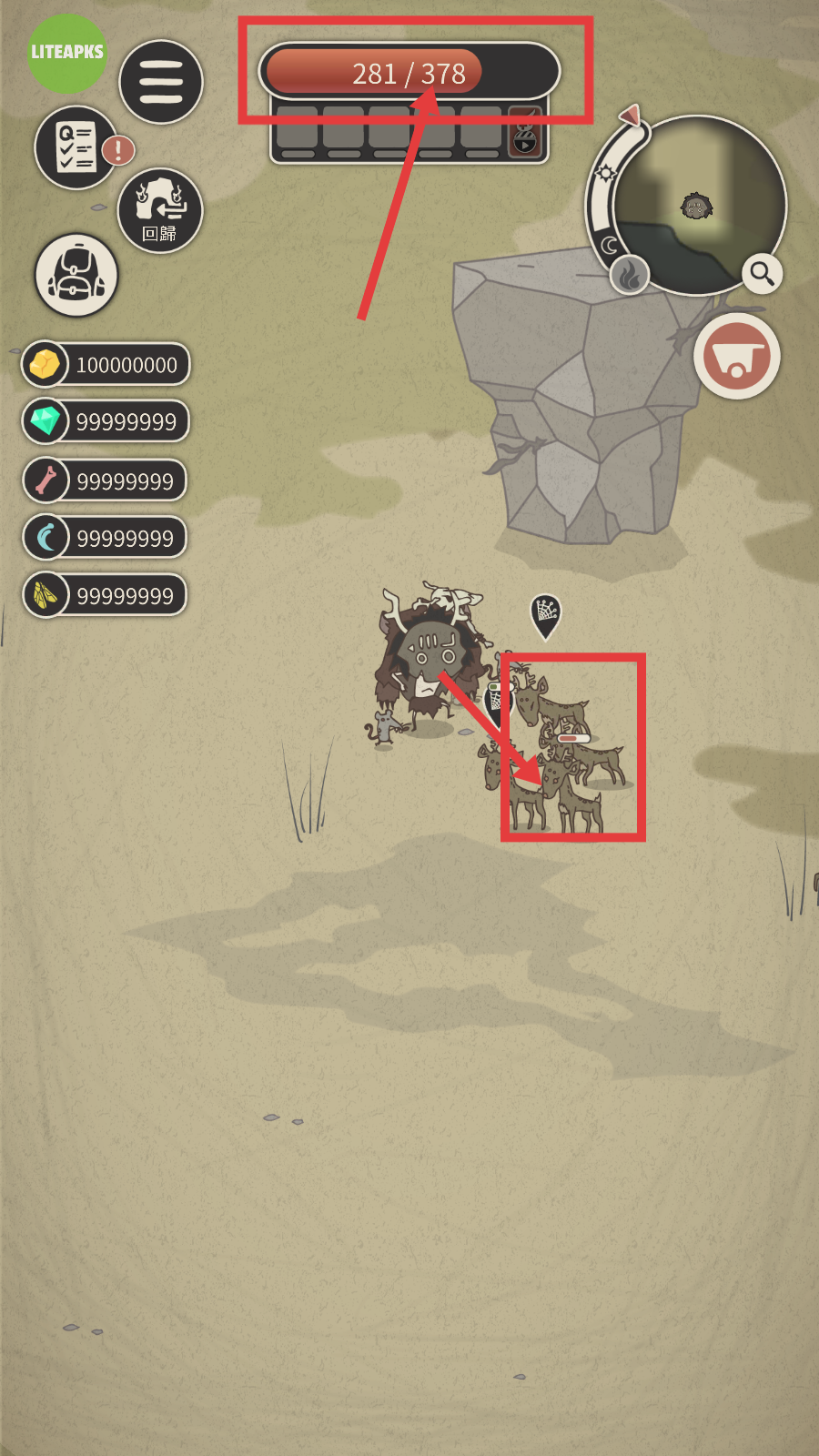Click the green LITEAPKS logo badge
Image resolution: width=819 pixels, height=1456 pixels.
coord(67,53)
